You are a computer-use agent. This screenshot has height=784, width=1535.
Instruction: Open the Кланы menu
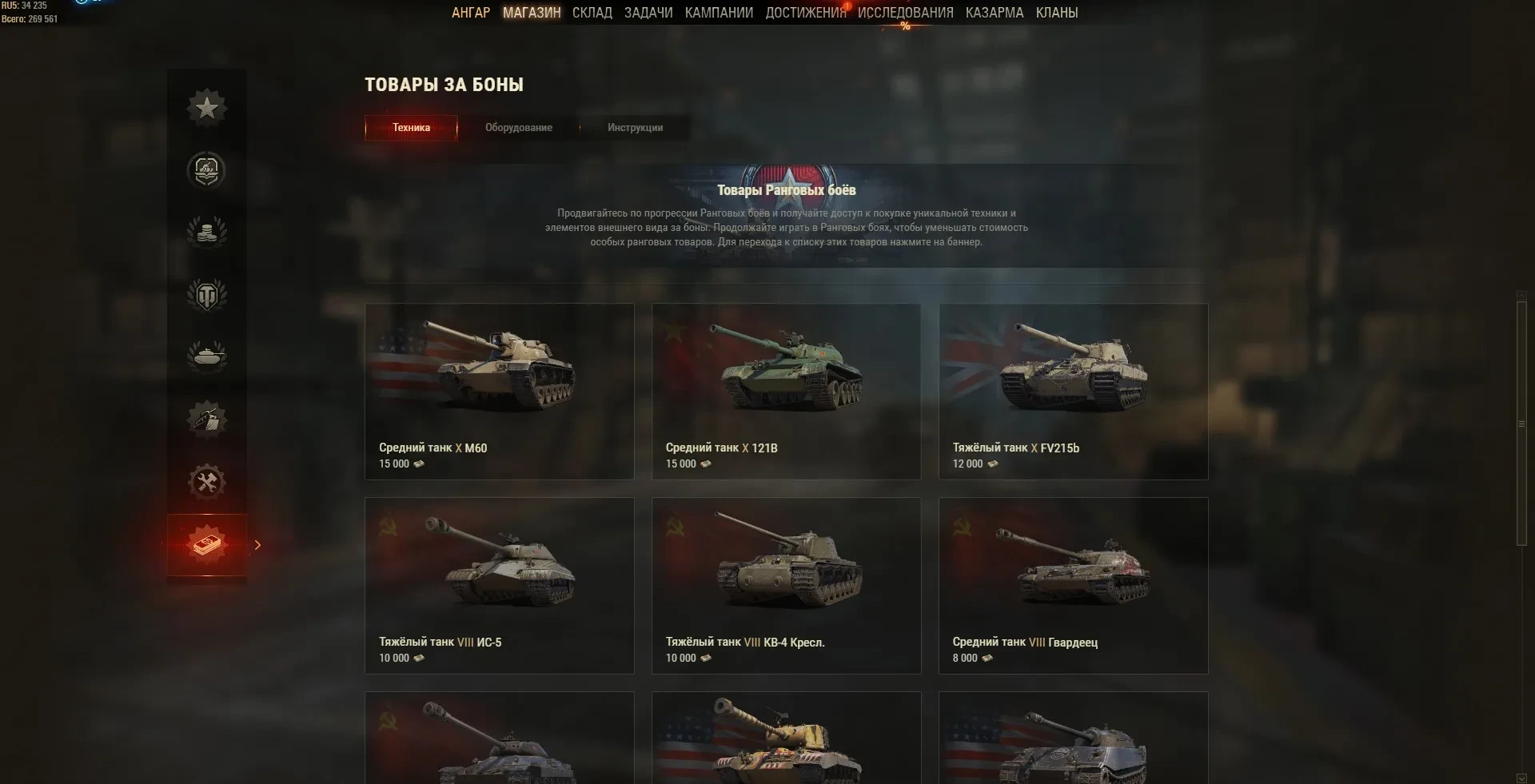point(1056,13)
